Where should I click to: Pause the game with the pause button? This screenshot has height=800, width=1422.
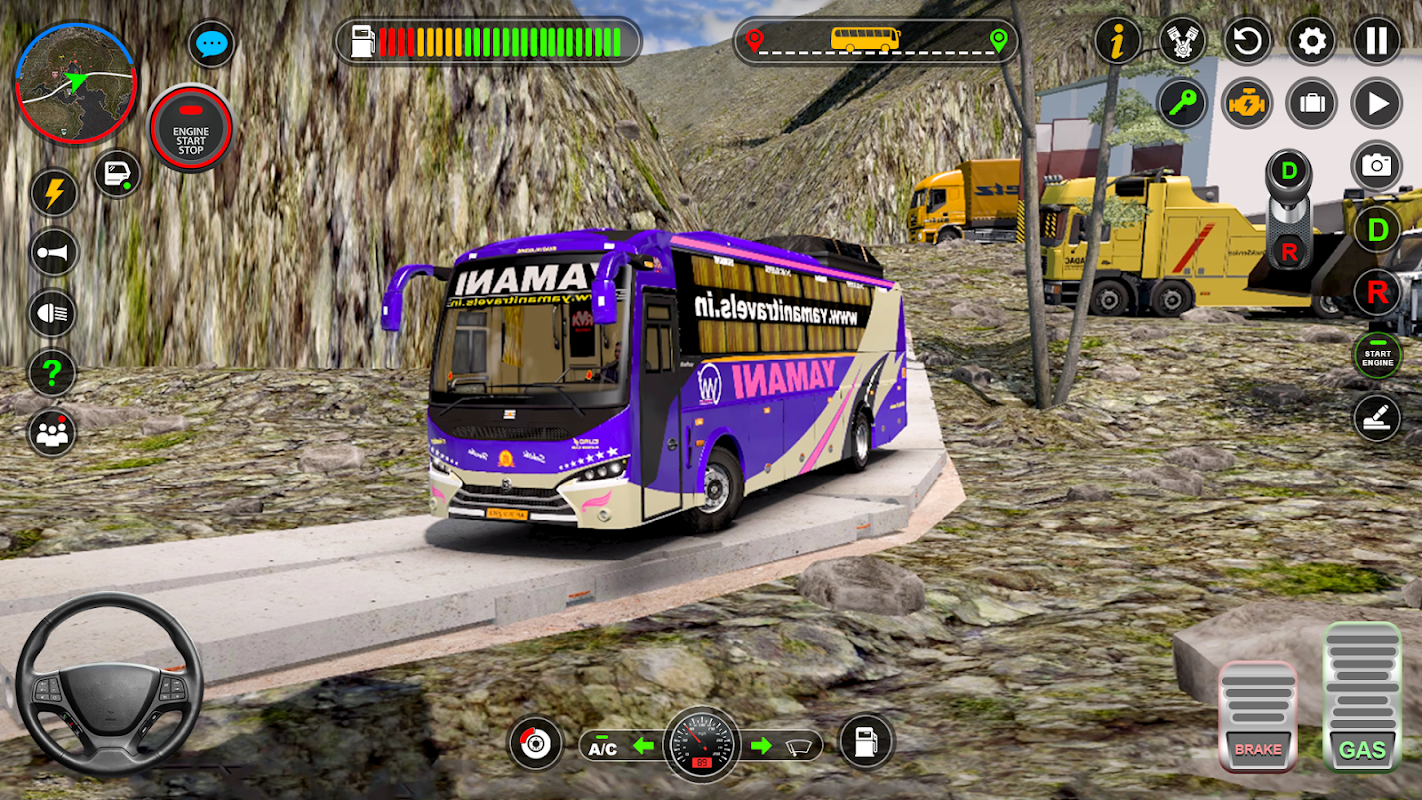tap(1377, 41)
